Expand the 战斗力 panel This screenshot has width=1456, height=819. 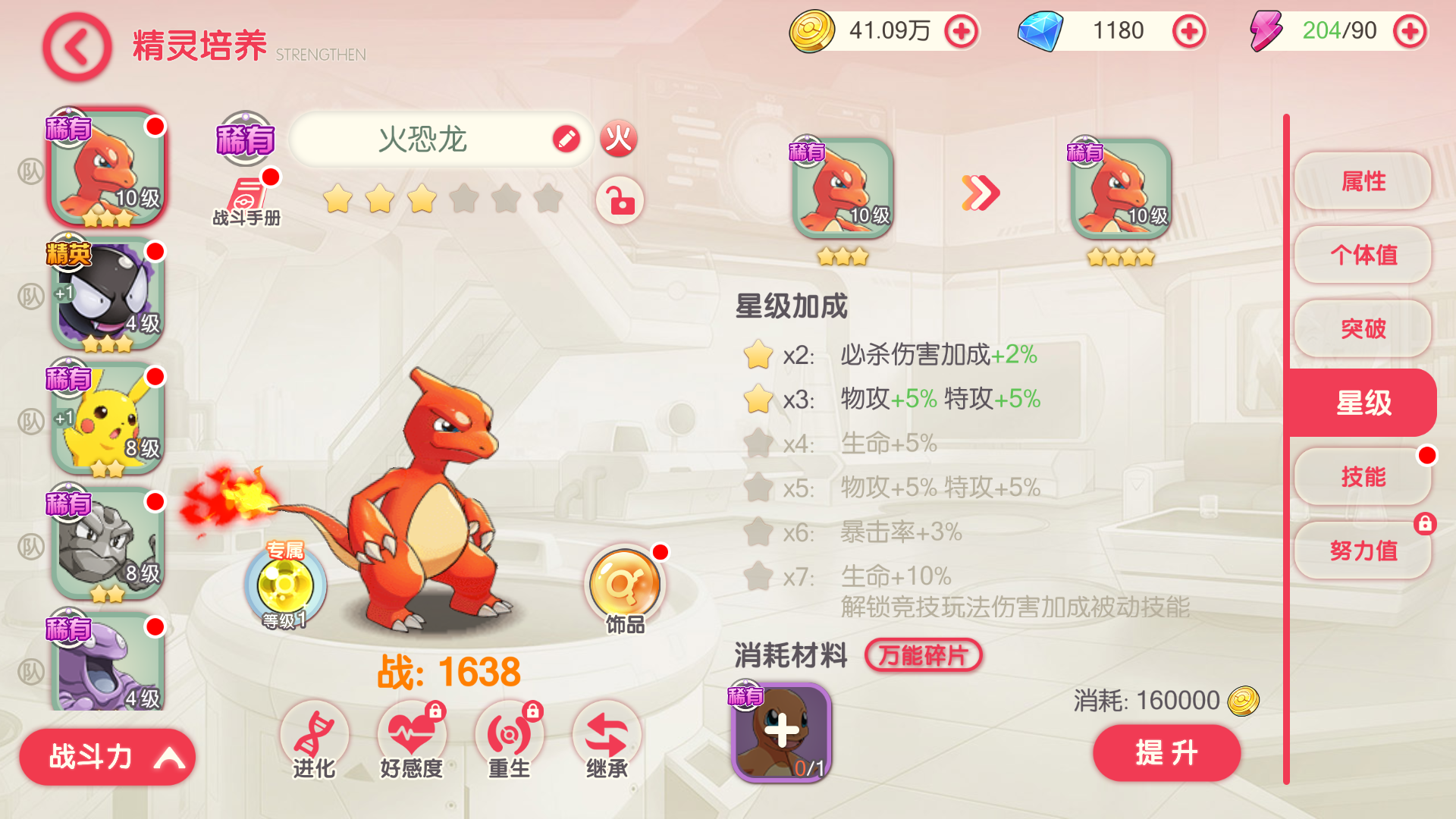107,757
